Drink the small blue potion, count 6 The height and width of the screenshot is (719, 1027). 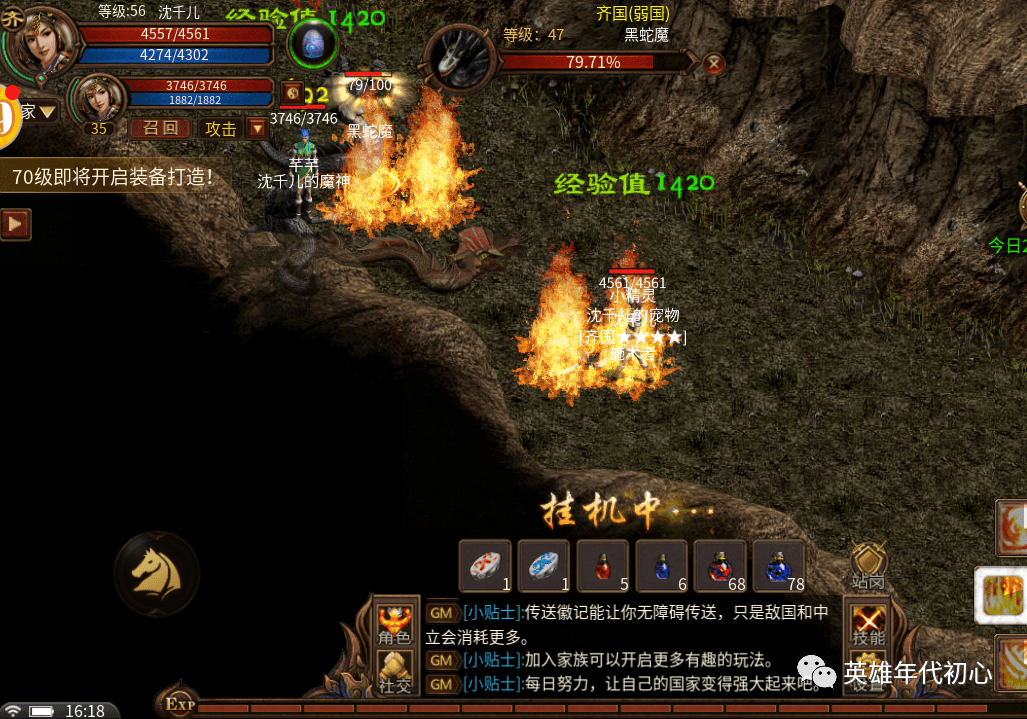(661, 567)
